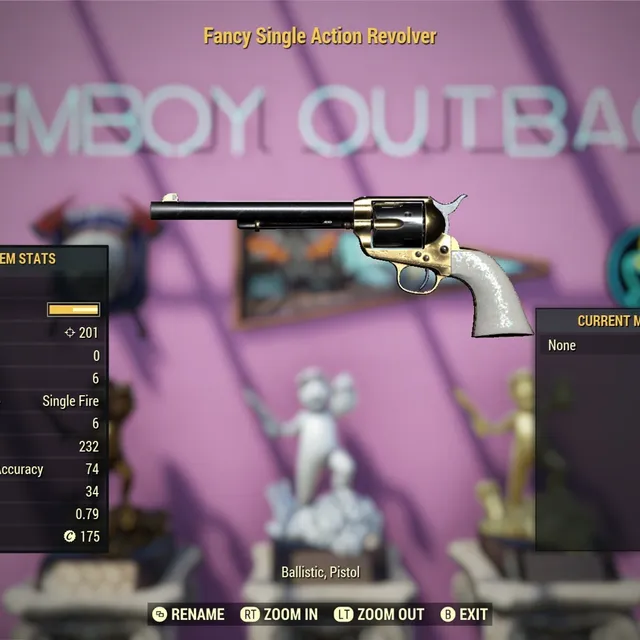Select Zoom Out for the weapon preview
Image resolution: width=640 pixels, height=640 pixels.
click(380, 614)
